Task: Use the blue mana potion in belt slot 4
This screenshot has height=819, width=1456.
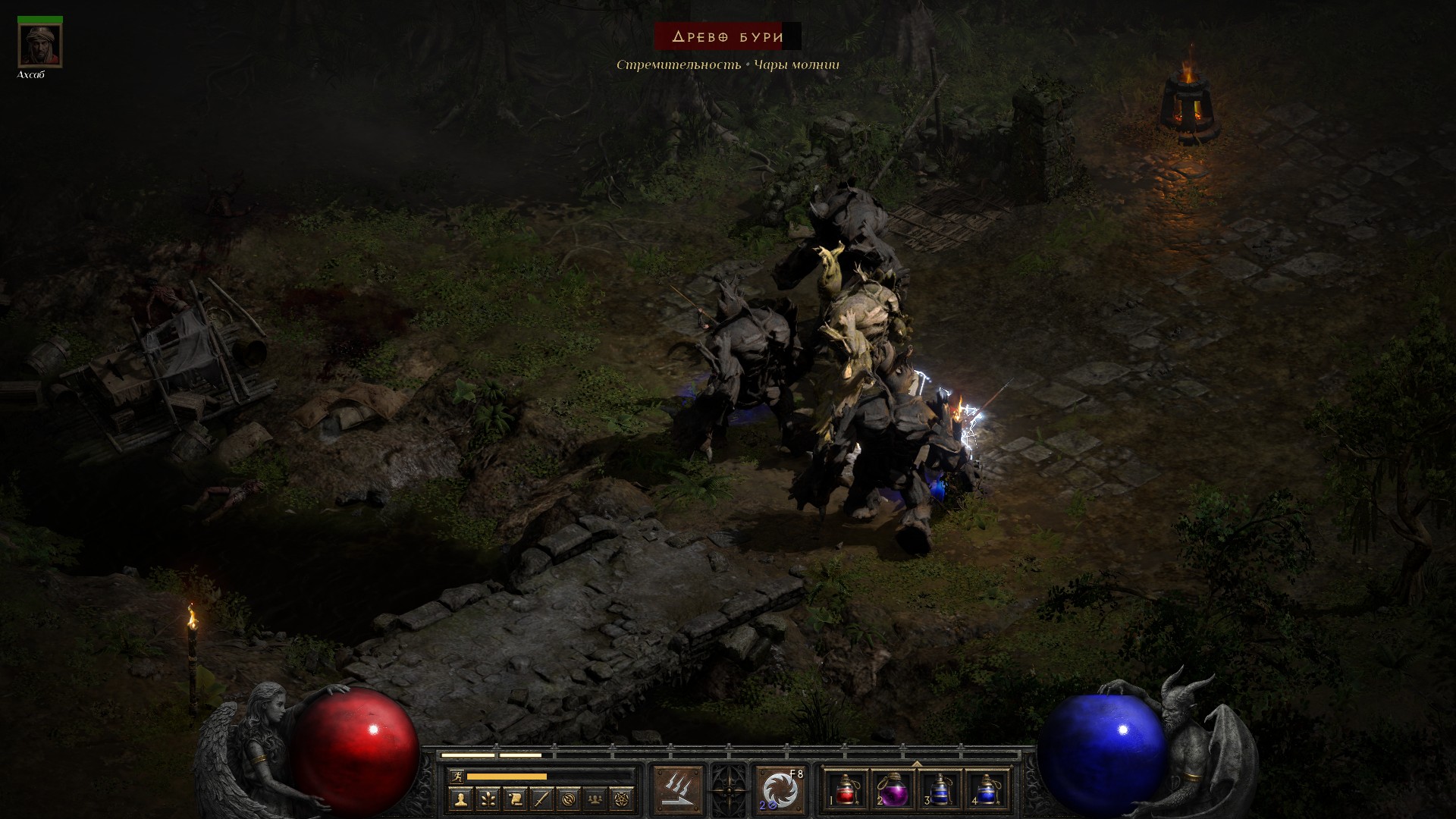Action: pyautogui.click(x=987, y=790)
